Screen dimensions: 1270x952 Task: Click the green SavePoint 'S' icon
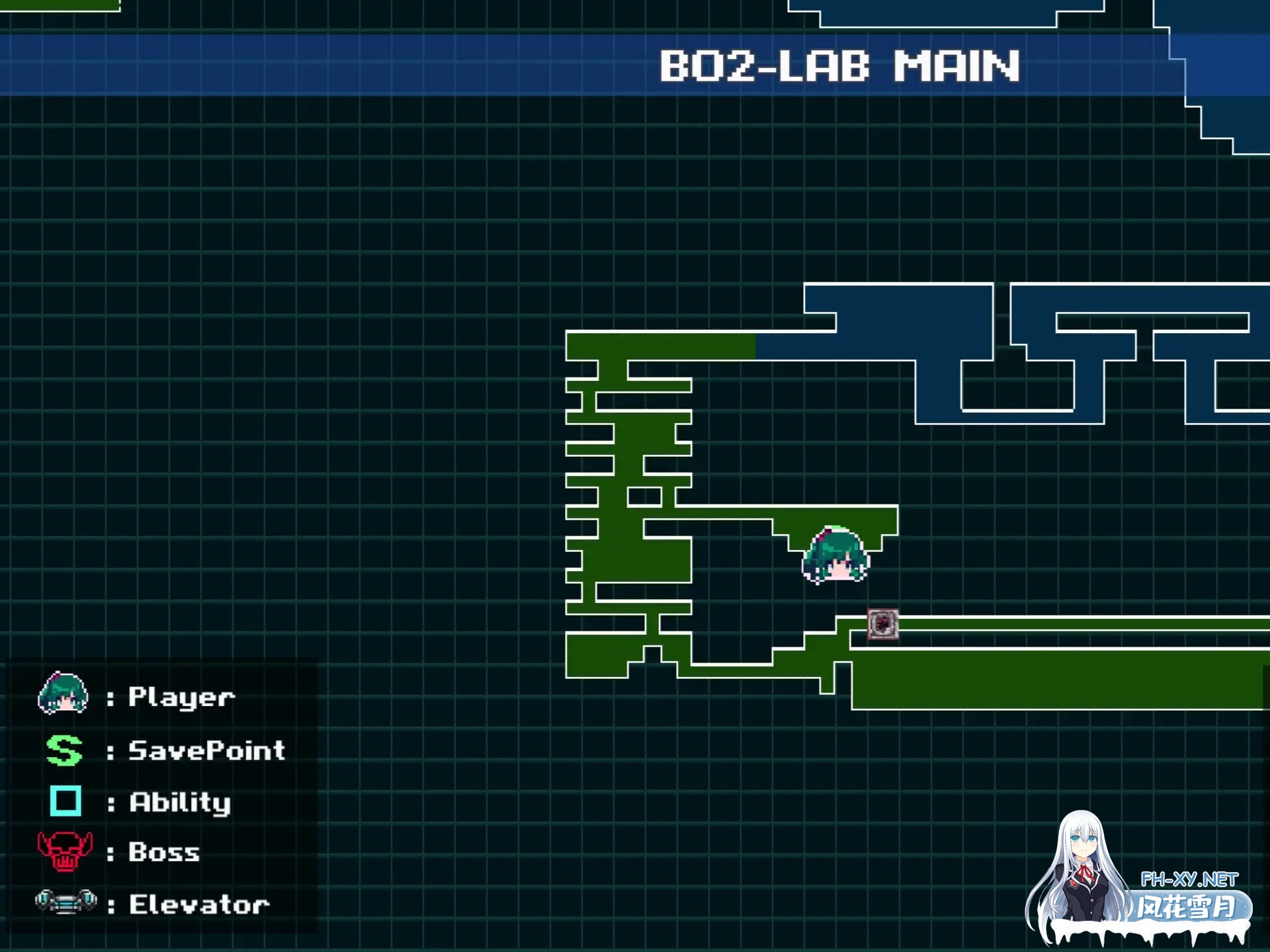click(x=63, y=750)
